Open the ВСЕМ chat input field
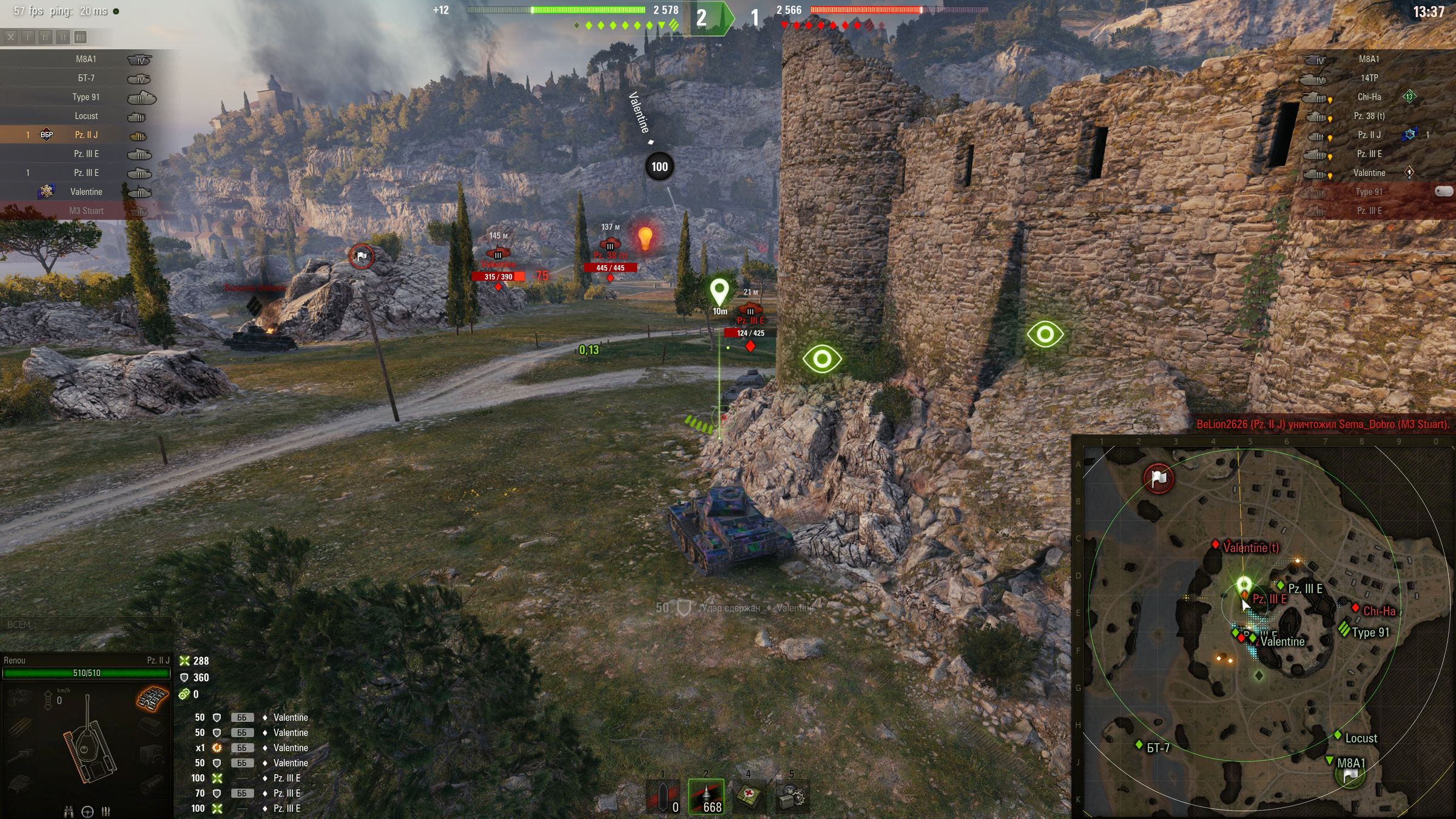 (85, 624)
